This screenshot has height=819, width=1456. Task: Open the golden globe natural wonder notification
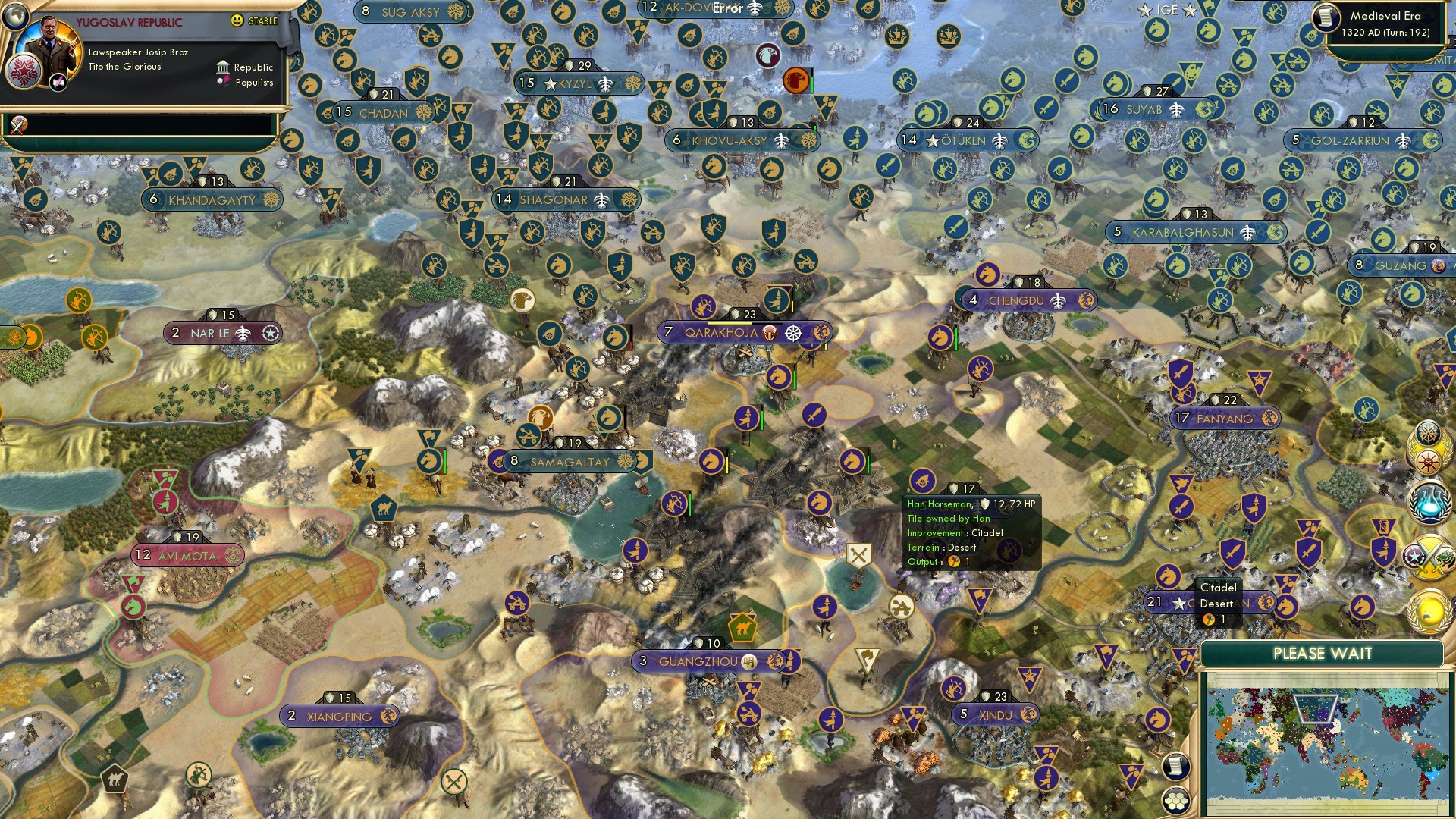(1429, 610)
